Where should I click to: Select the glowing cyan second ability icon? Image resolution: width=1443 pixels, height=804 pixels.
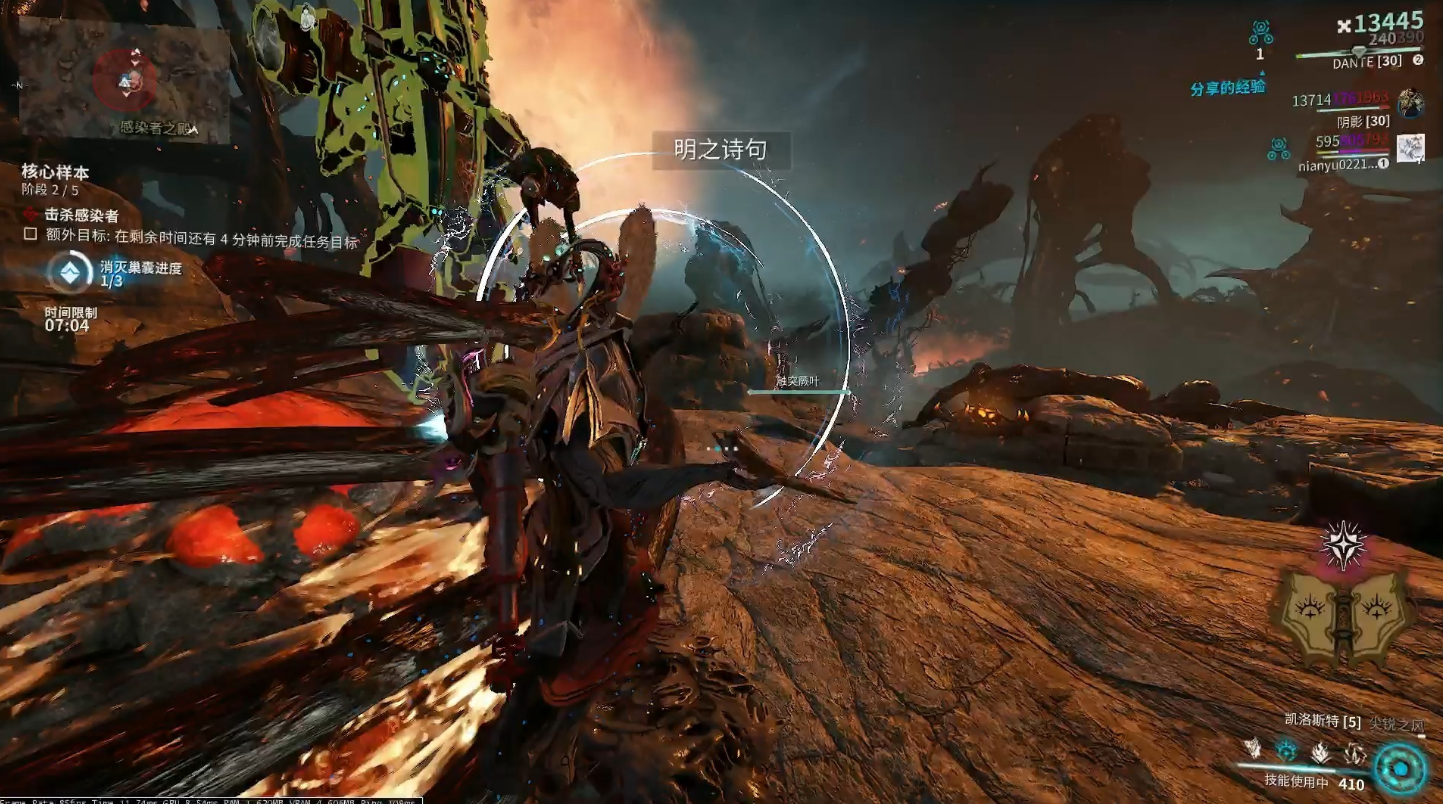pos(1286,750)
